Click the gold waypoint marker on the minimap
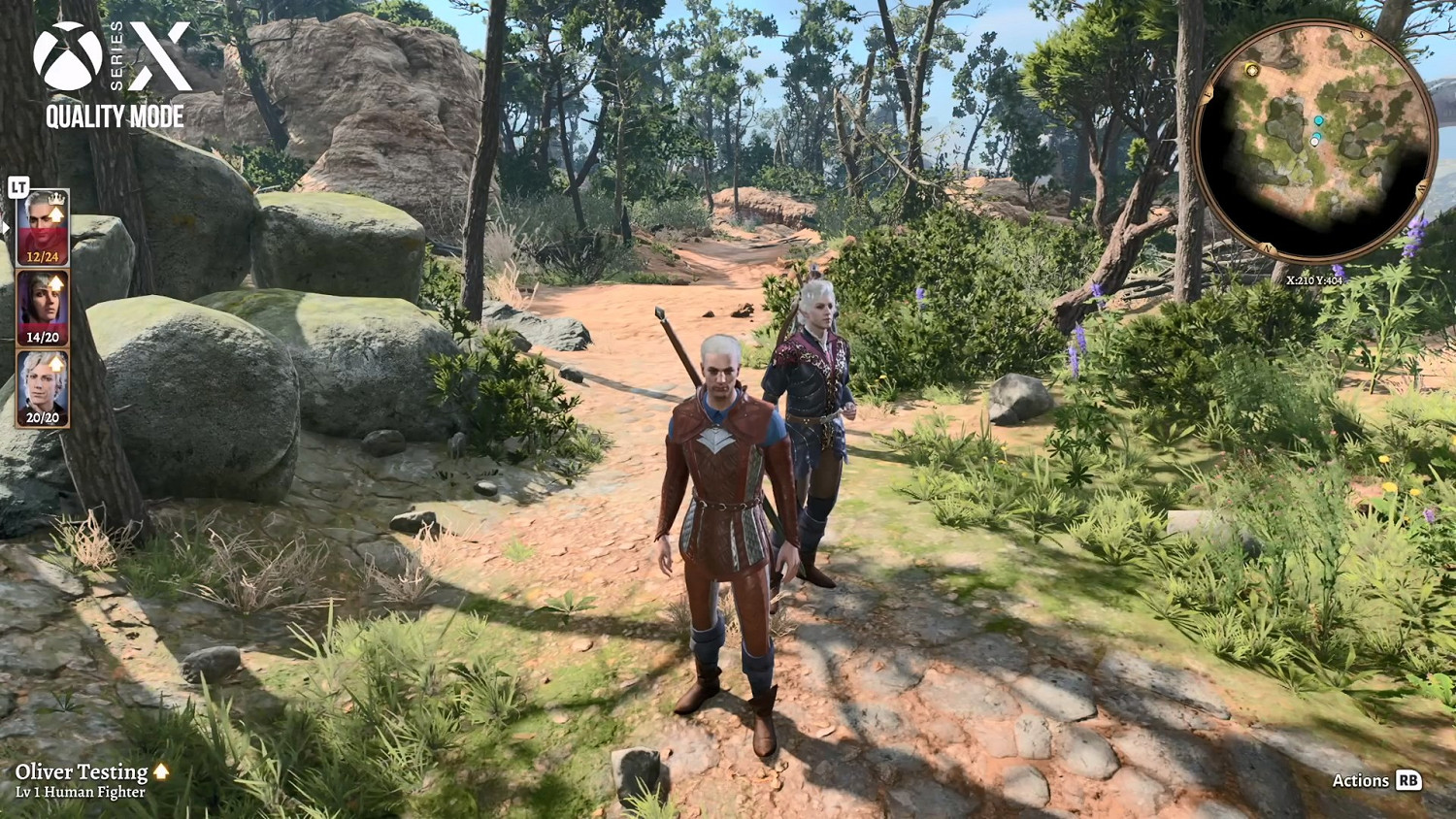 click(1252, 72)
